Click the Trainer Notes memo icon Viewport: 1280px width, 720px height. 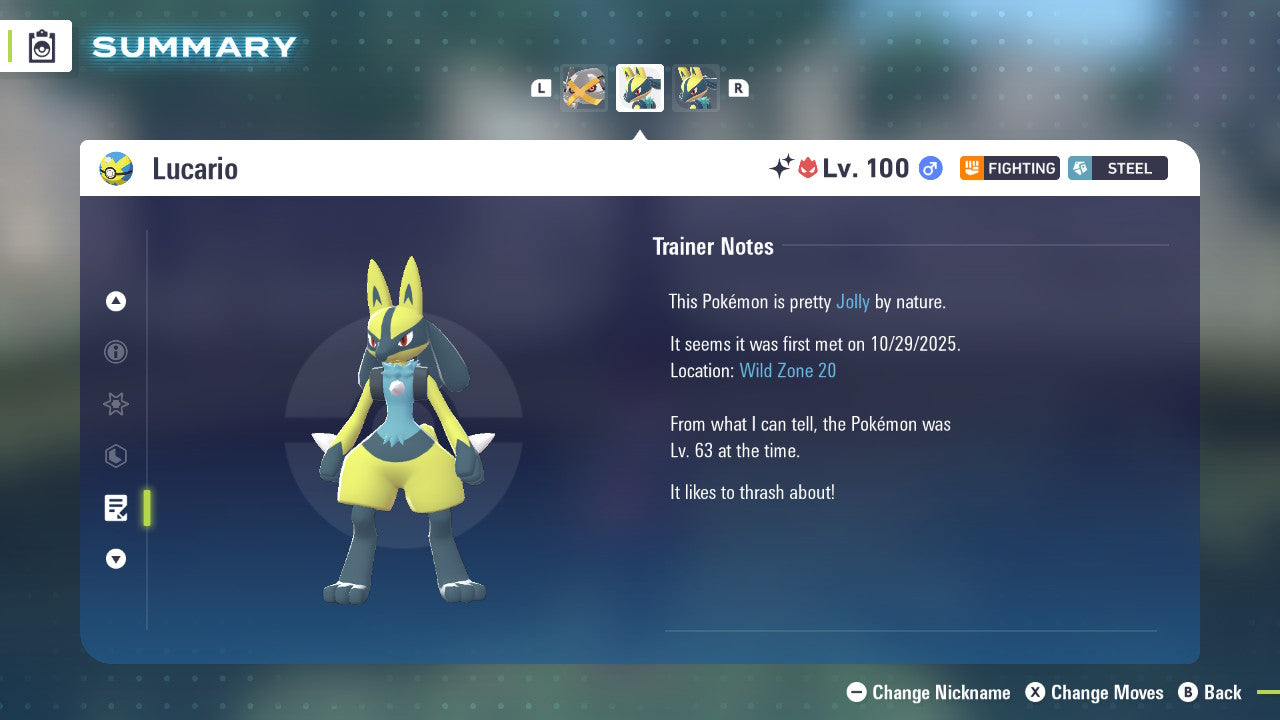116,508
